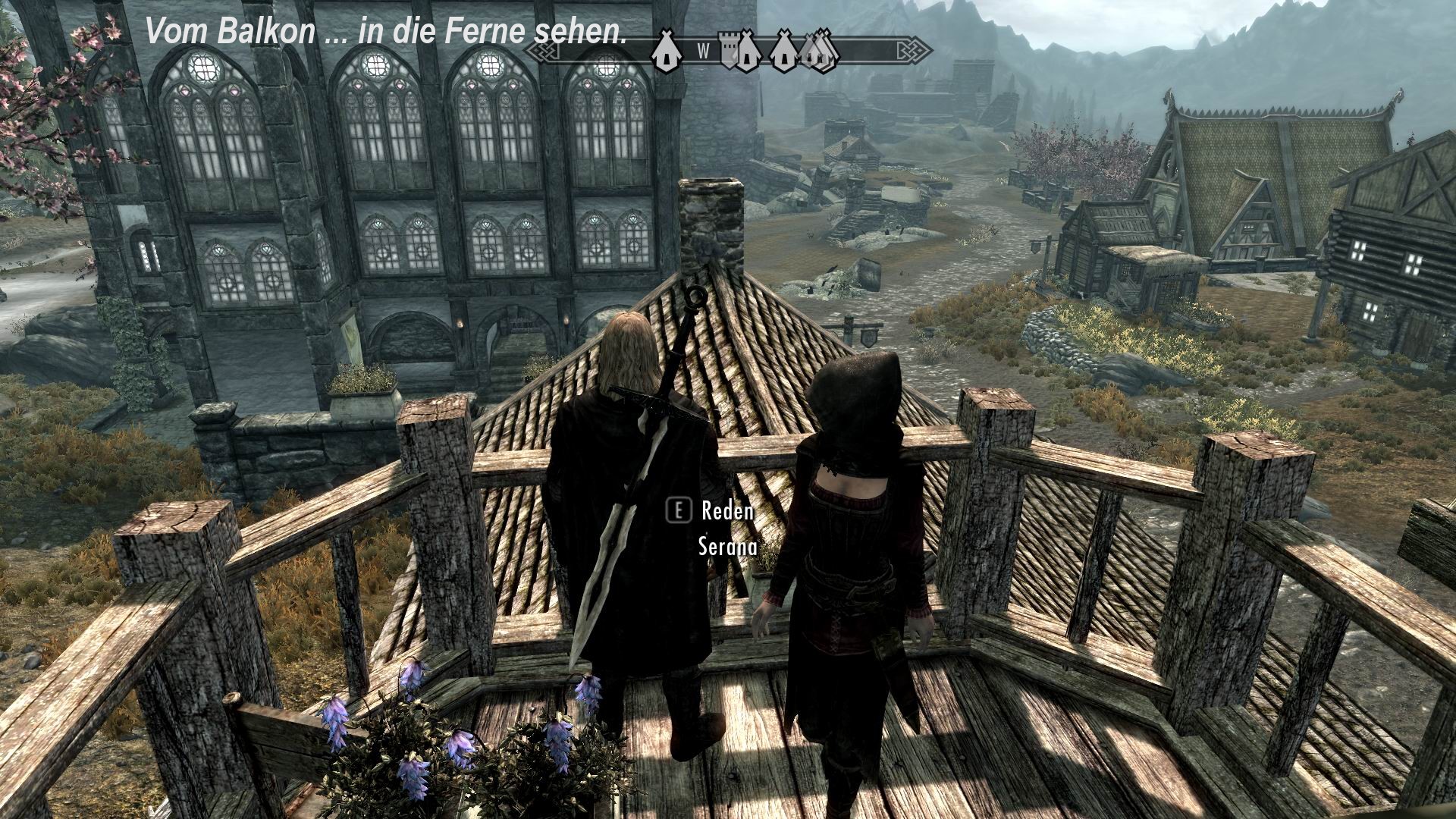Select the Serana name label

[x=724, y=544]
